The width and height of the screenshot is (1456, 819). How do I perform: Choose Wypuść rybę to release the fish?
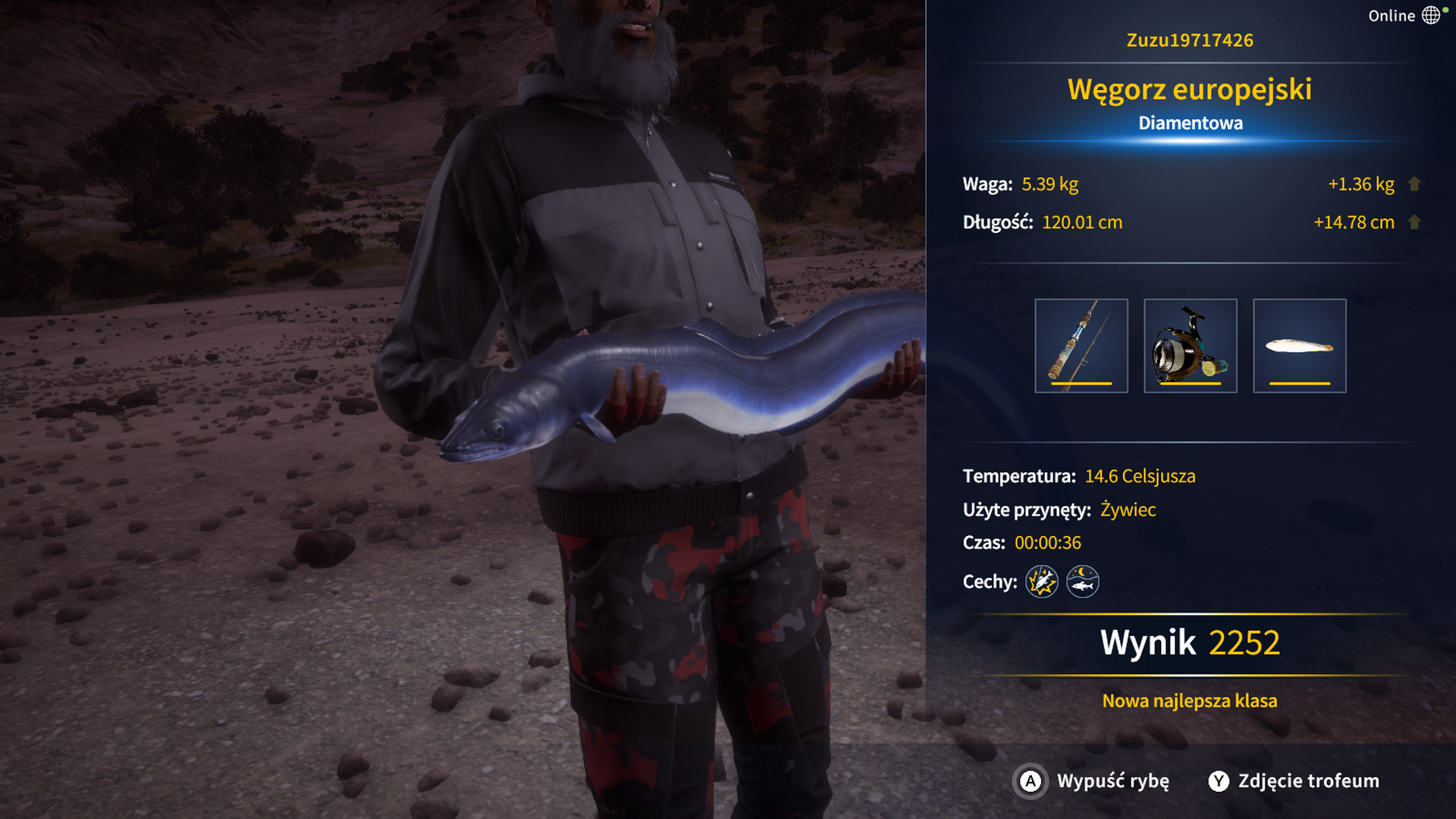coord(1092,781)
